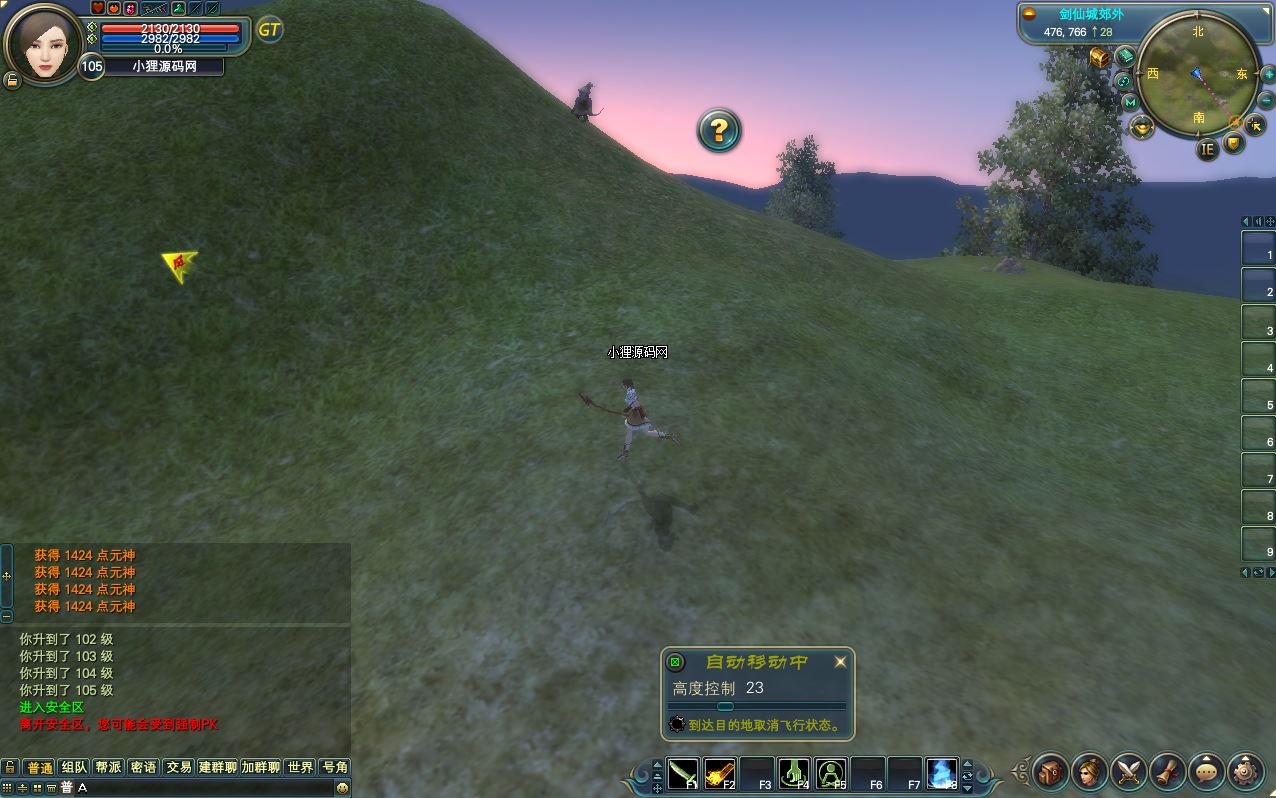Image resolution: width=1276 pixels, height=798 pixels.
Task: Switch to the 组队 (team) chat tab
Action: 74,767
